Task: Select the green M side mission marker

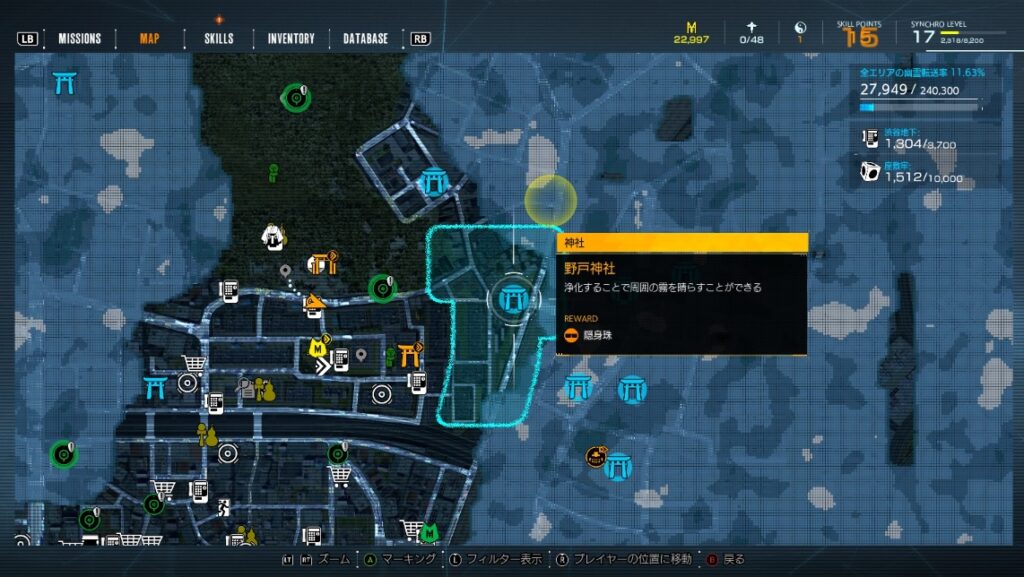Action: (429, 532)
